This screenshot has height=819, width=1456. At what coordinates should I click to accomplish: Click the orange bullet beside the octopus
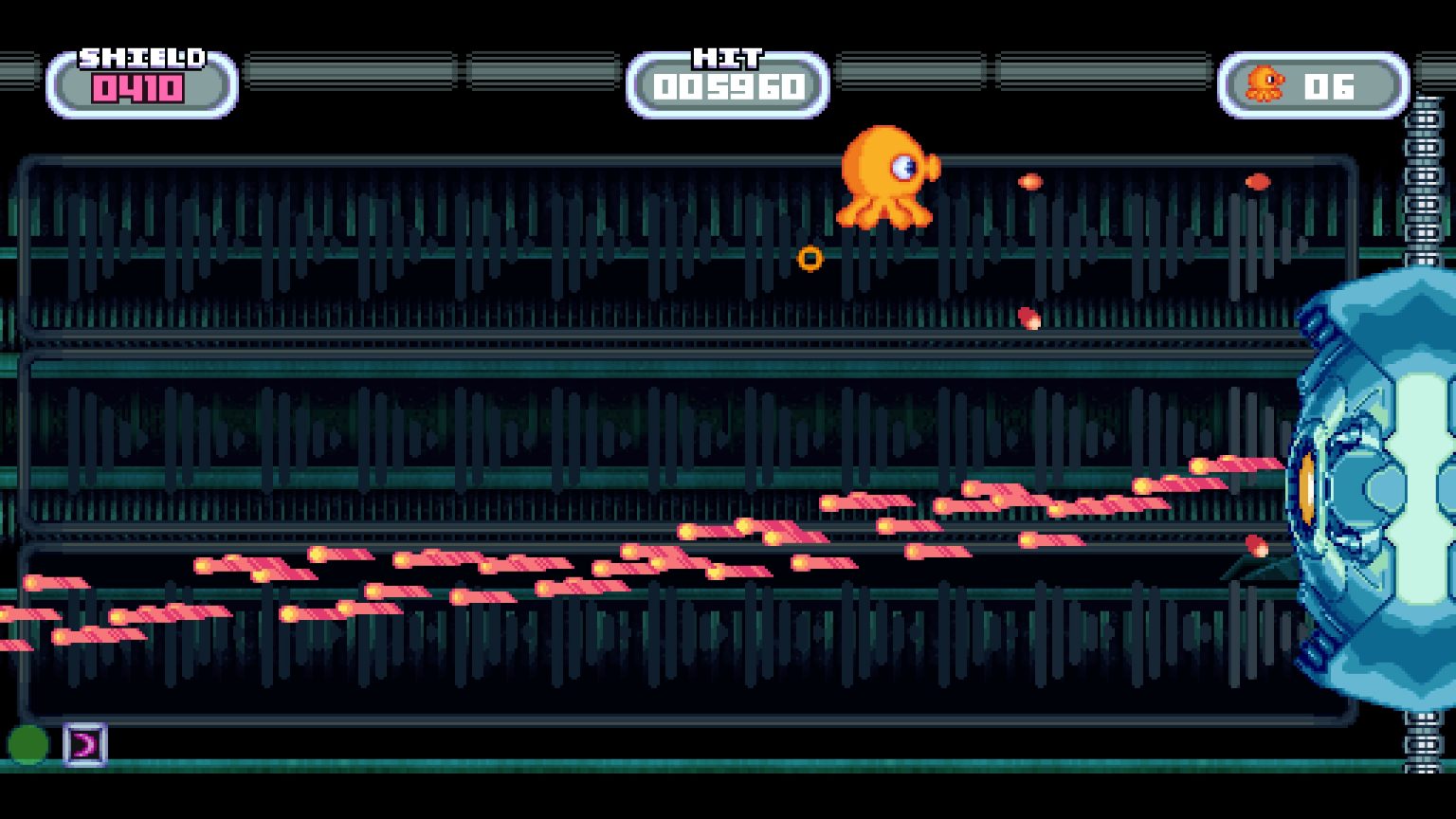pos(1029,180)
